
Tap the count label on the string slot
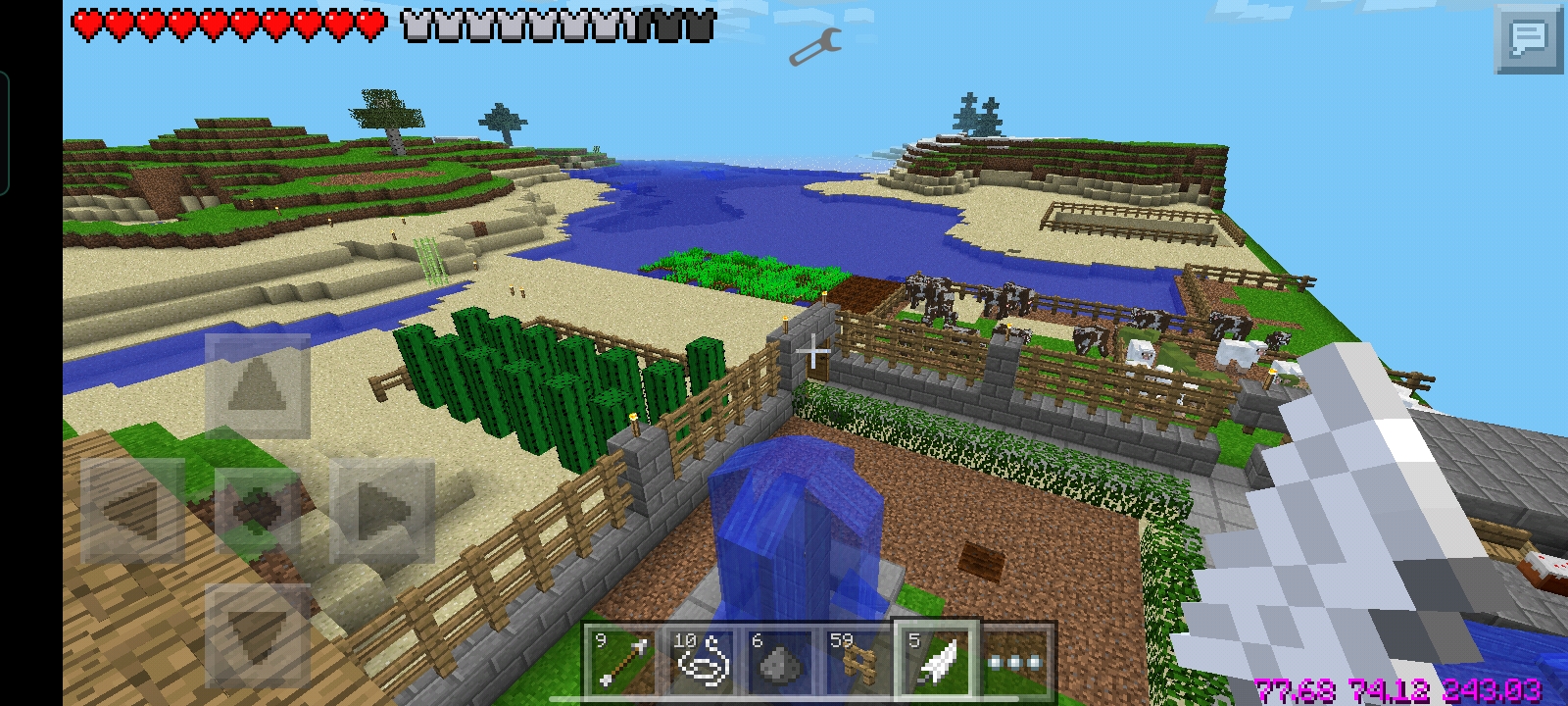[687, 640]
